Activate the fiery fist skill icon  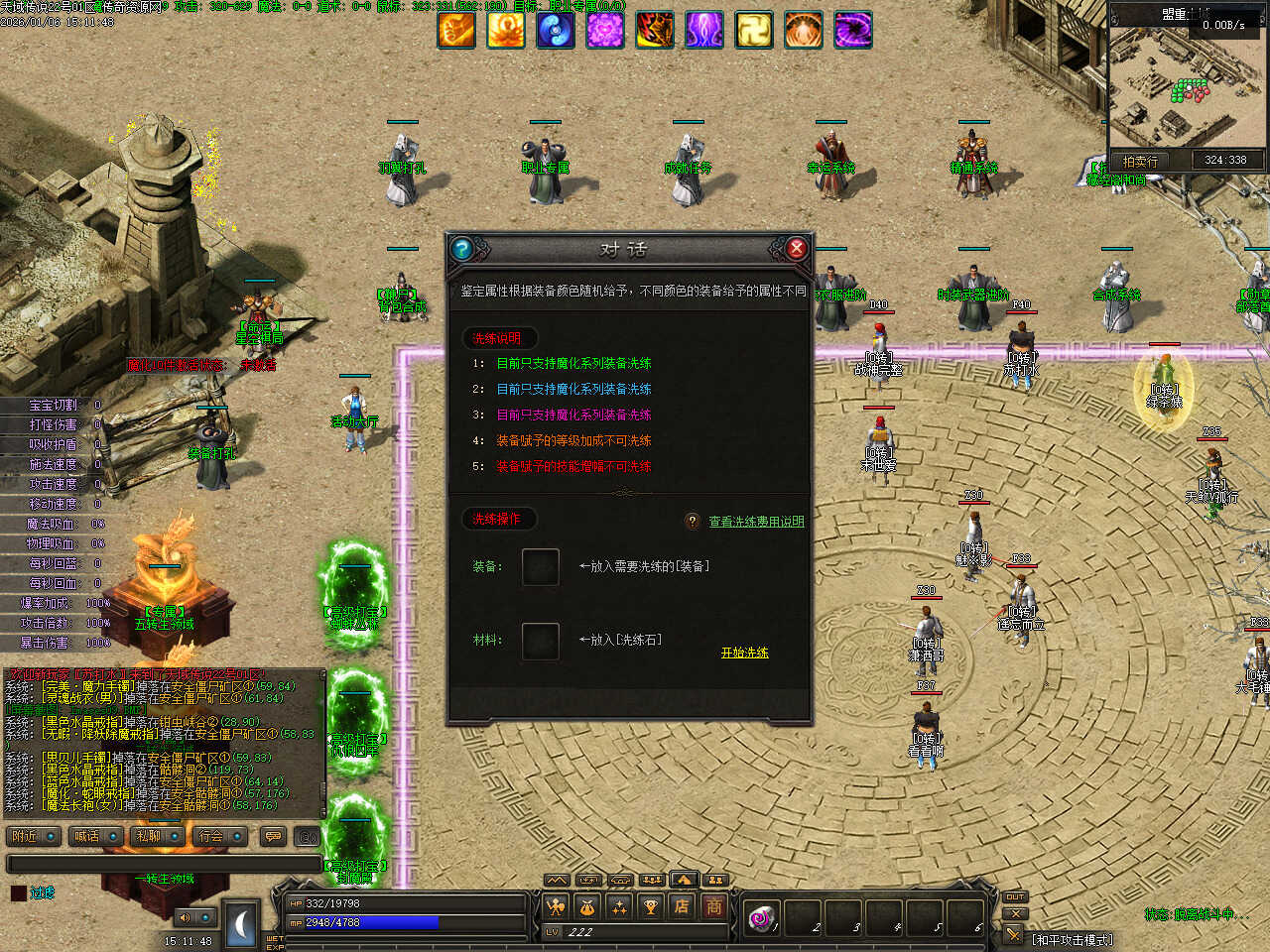coord(456,30)
